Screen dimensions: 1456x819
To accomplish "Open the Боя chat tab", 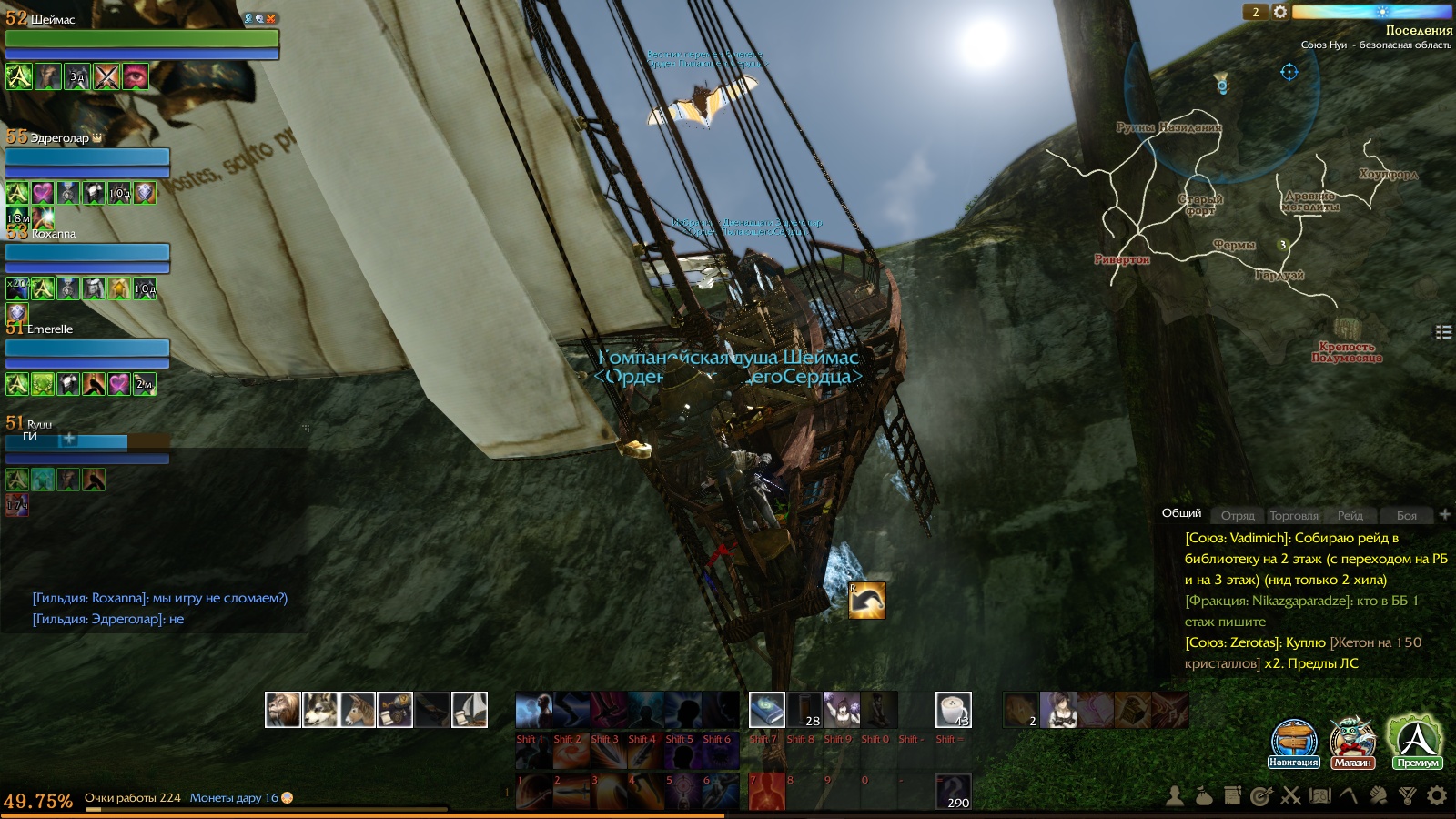I will (x=1406, y=515).
